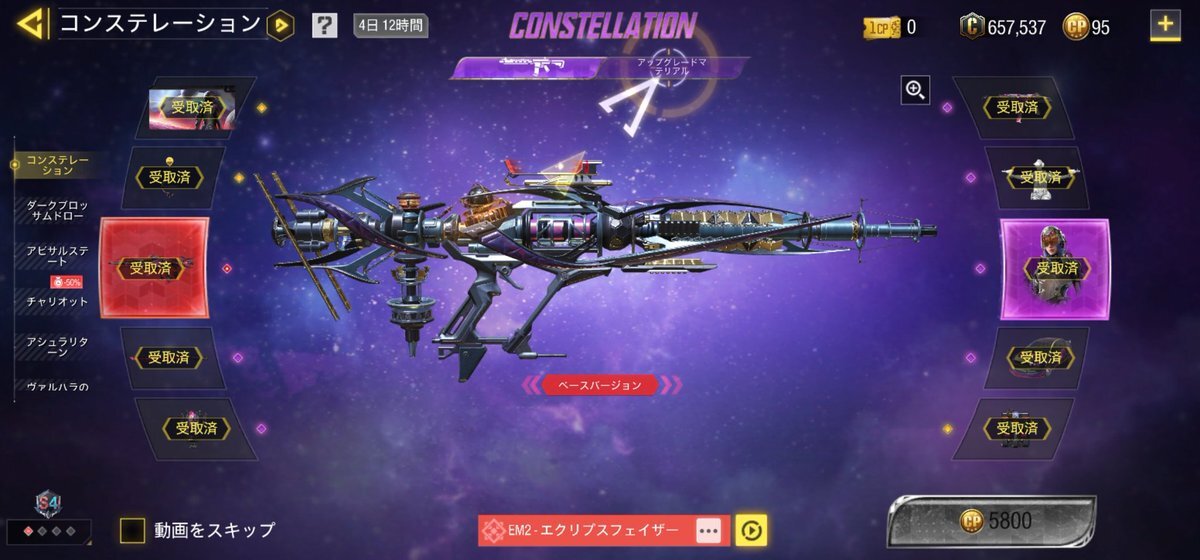Select アビサルステート in the draw list
Viewport: 1200px width, 560px height.
point(56,255)
